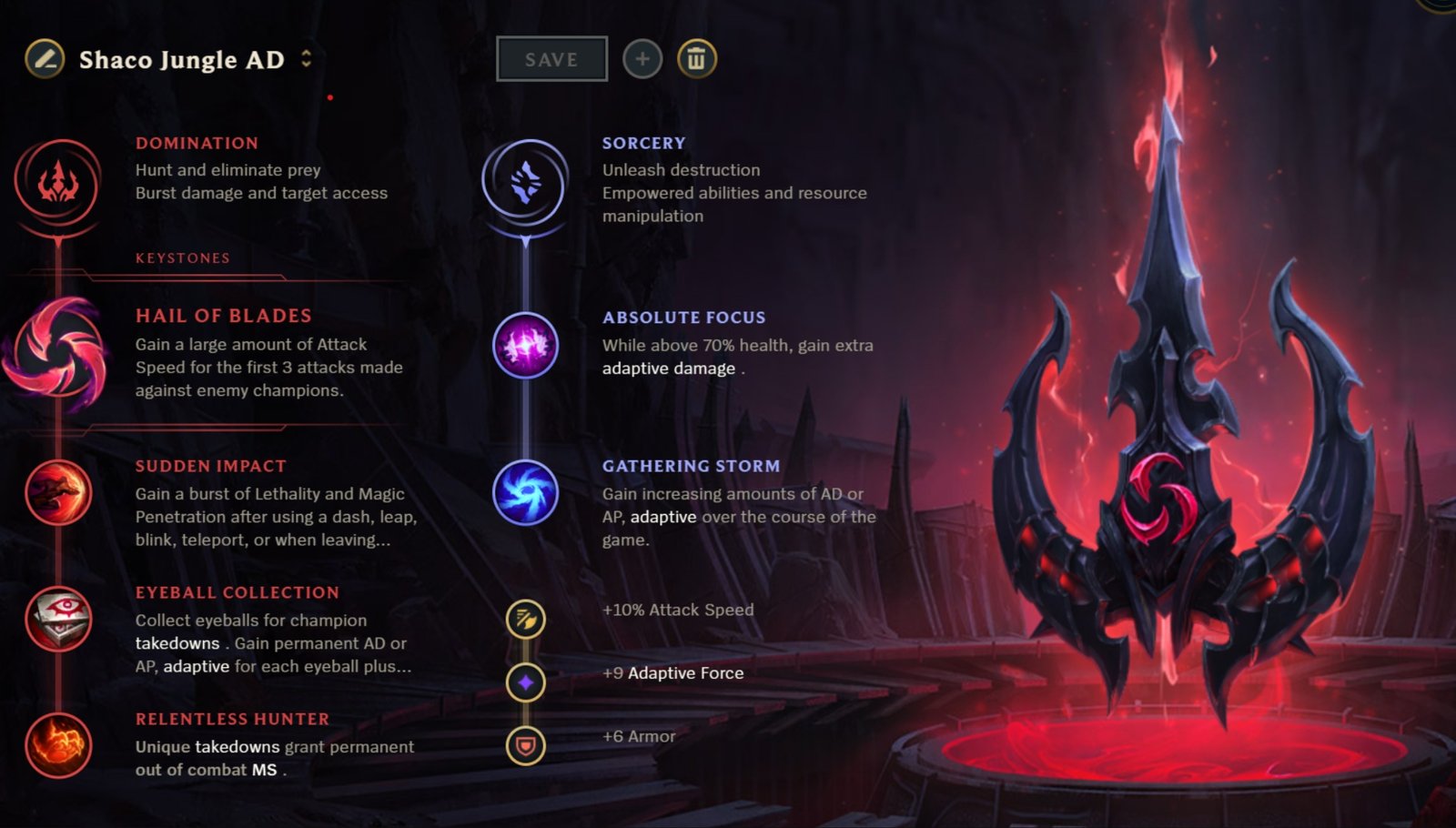Click the Sorcery tree icon
The height and width of the screenshot is (828, 1456).
tap(525, 182)
